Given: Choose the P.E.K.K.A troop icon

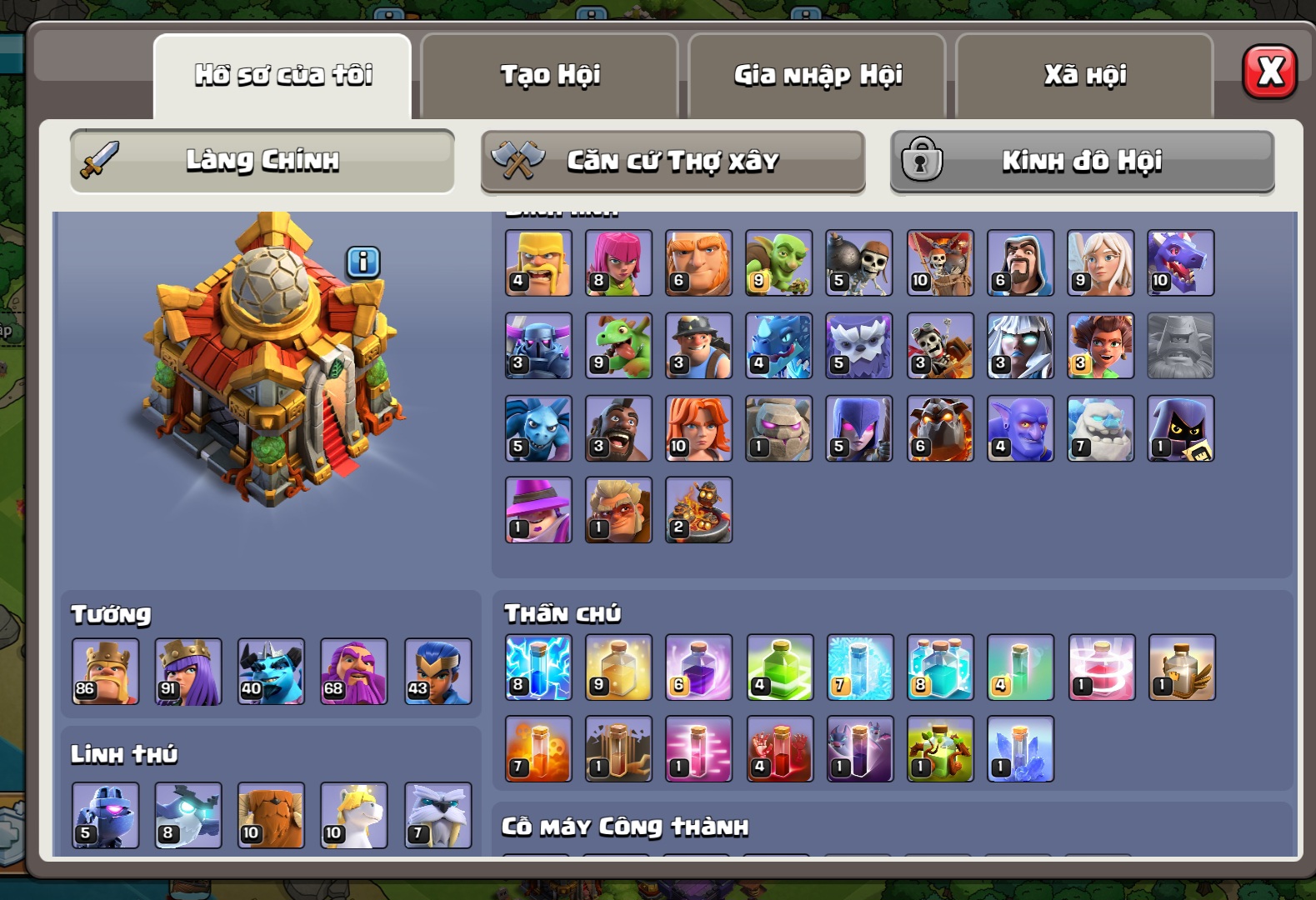Looking at the screenshot, I should (538, 346).
